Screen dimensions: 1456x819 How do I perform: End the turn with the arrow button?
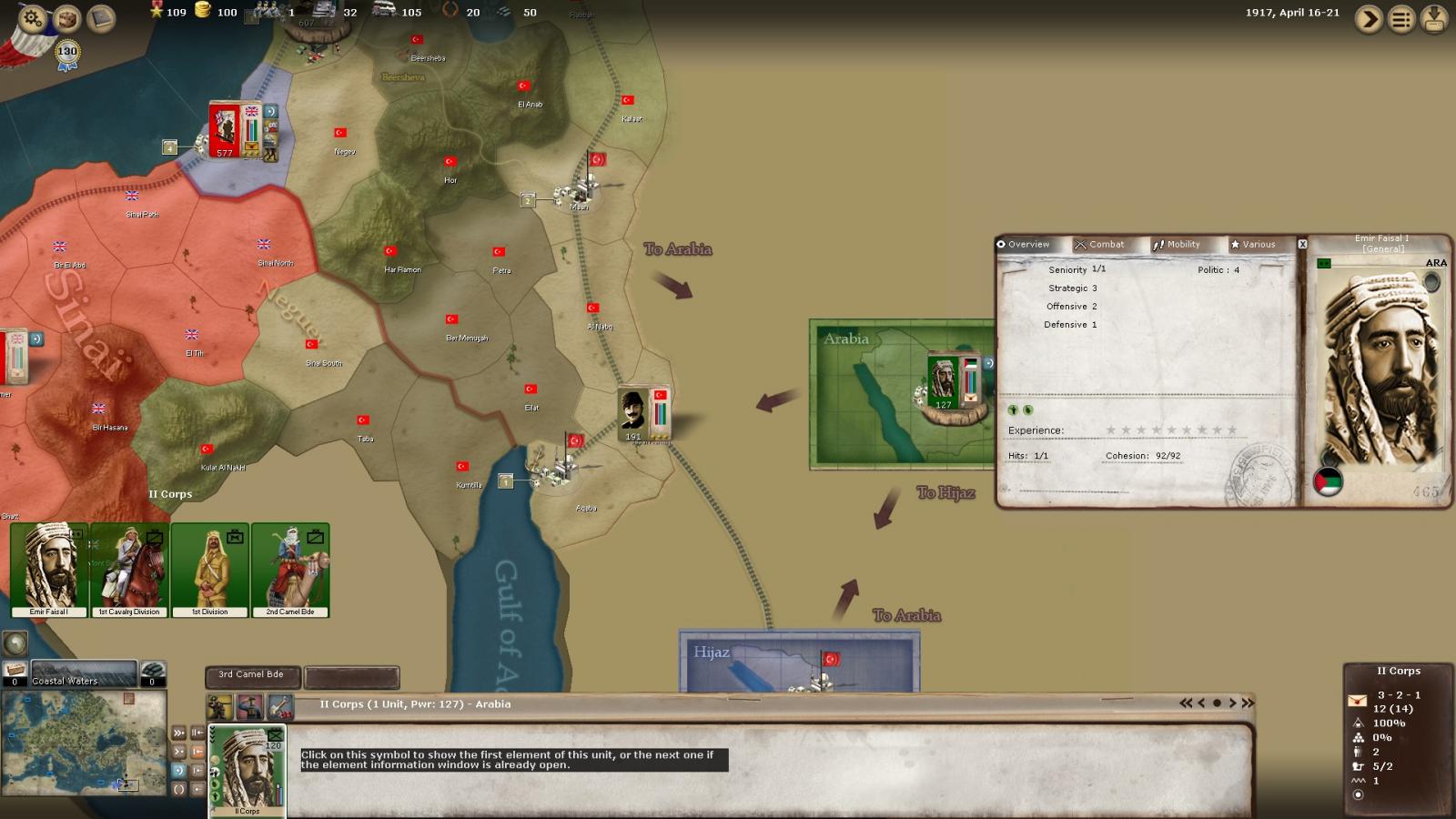(1368, 19)
